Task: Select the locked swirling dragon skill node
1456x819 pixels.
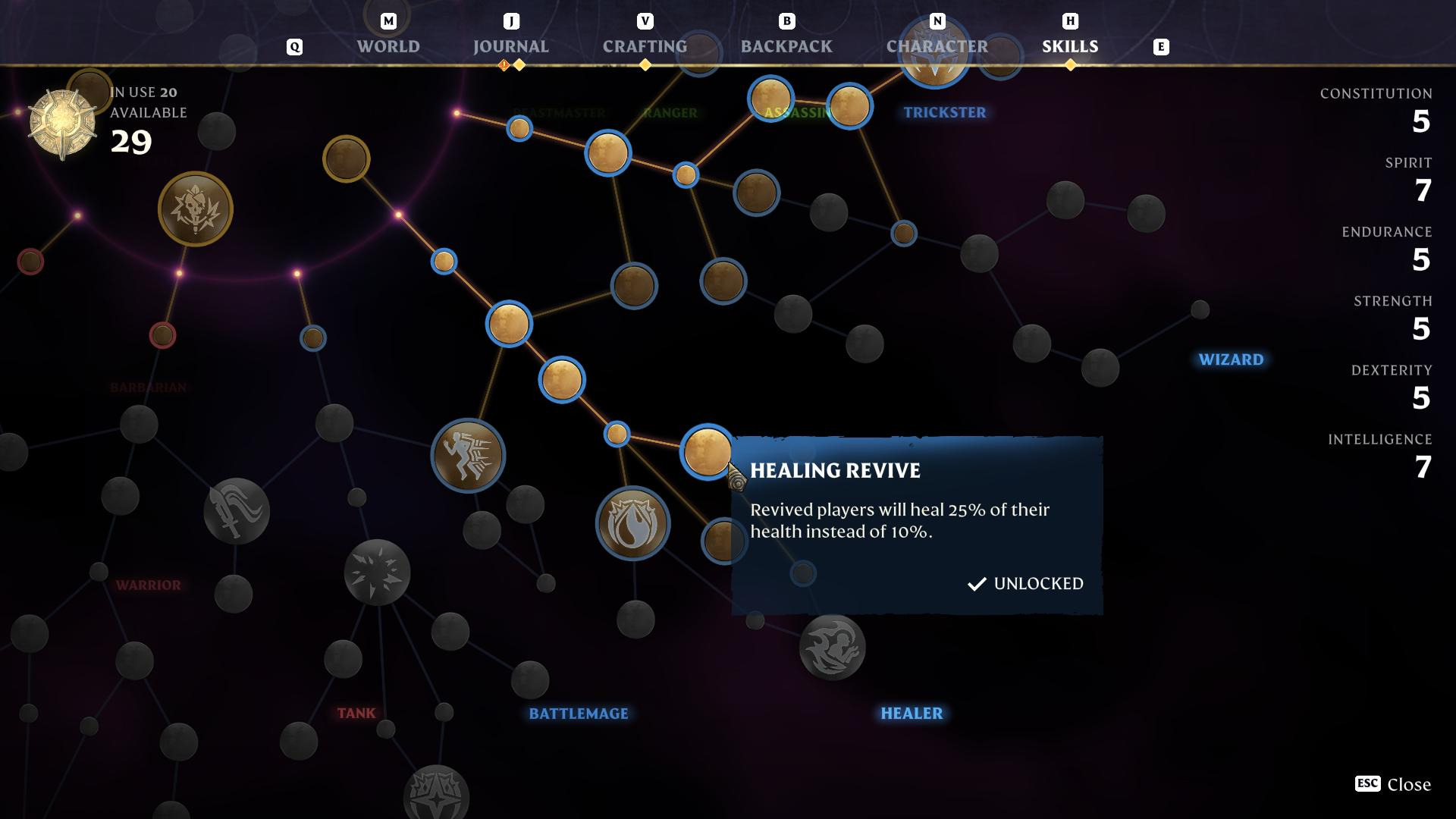Action: click(832, 648)
